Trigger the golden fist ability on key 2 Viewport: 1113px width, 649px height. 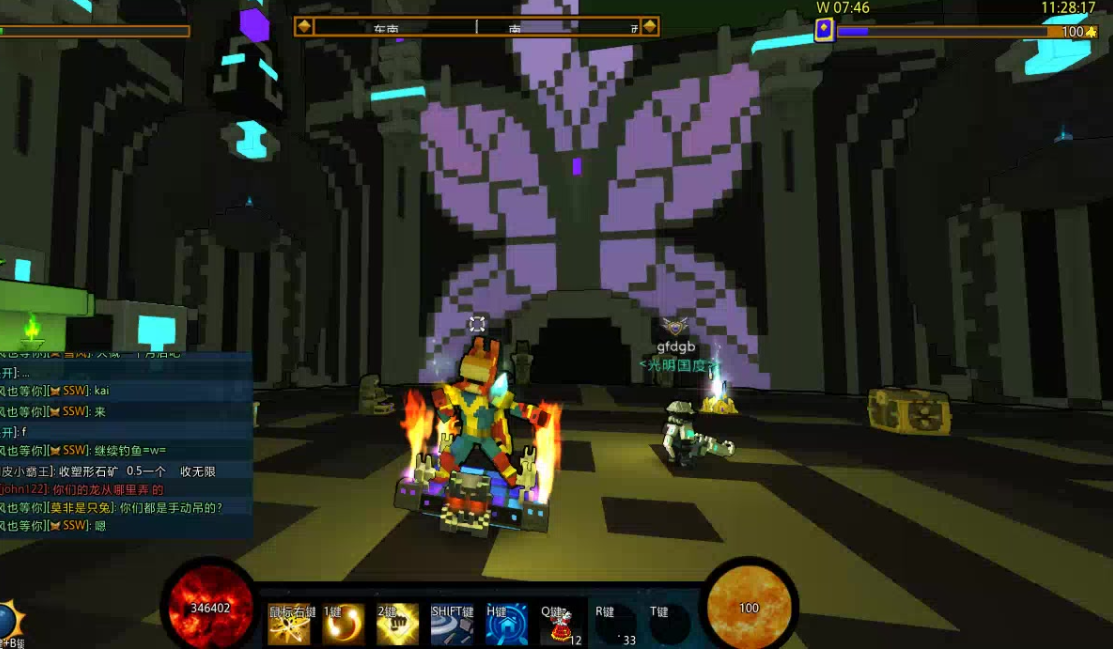397,625
